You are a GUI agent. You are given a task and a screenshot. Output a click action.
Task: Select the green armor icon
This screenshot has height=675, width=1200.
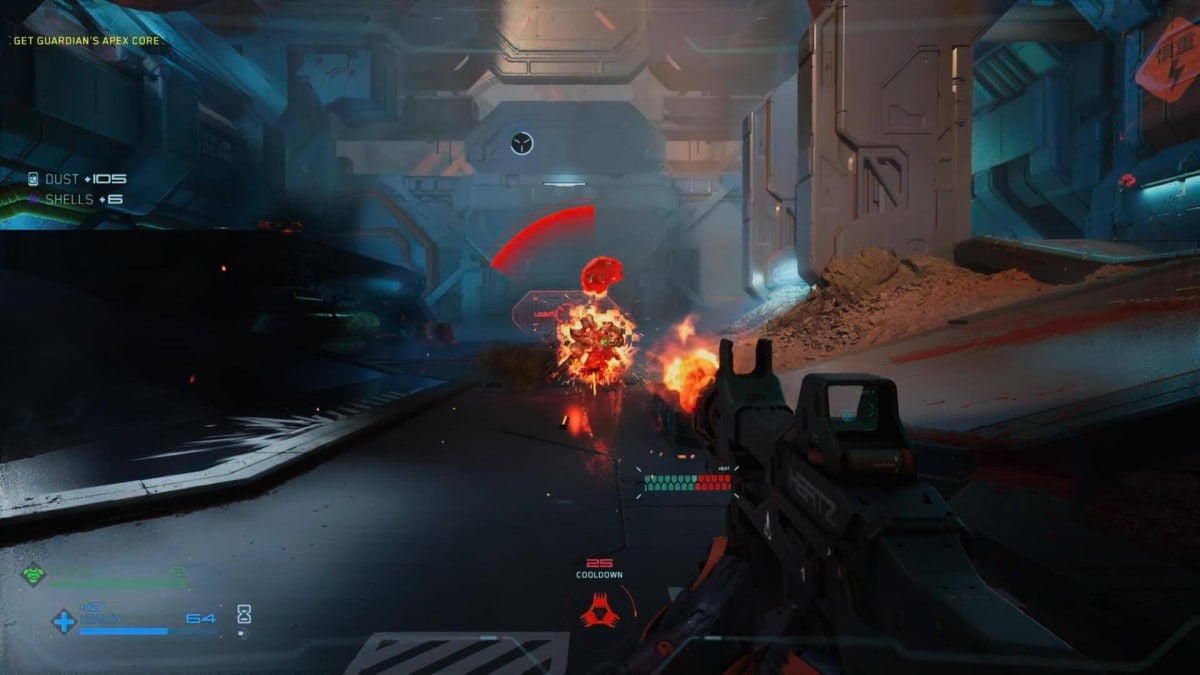point(34,575)
